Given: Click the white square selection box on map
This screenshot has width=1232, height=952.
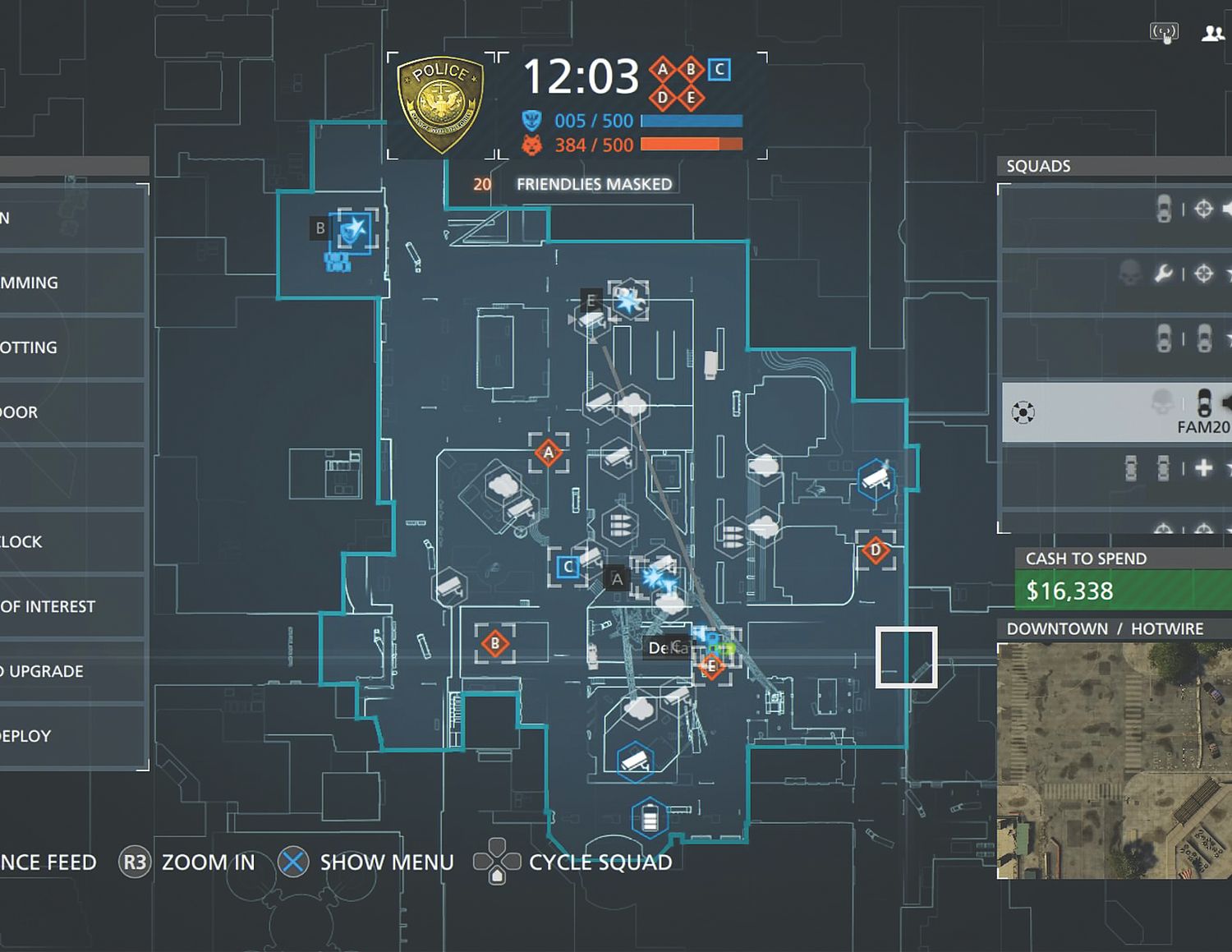Looking at the screenshot, I should 906,657.
